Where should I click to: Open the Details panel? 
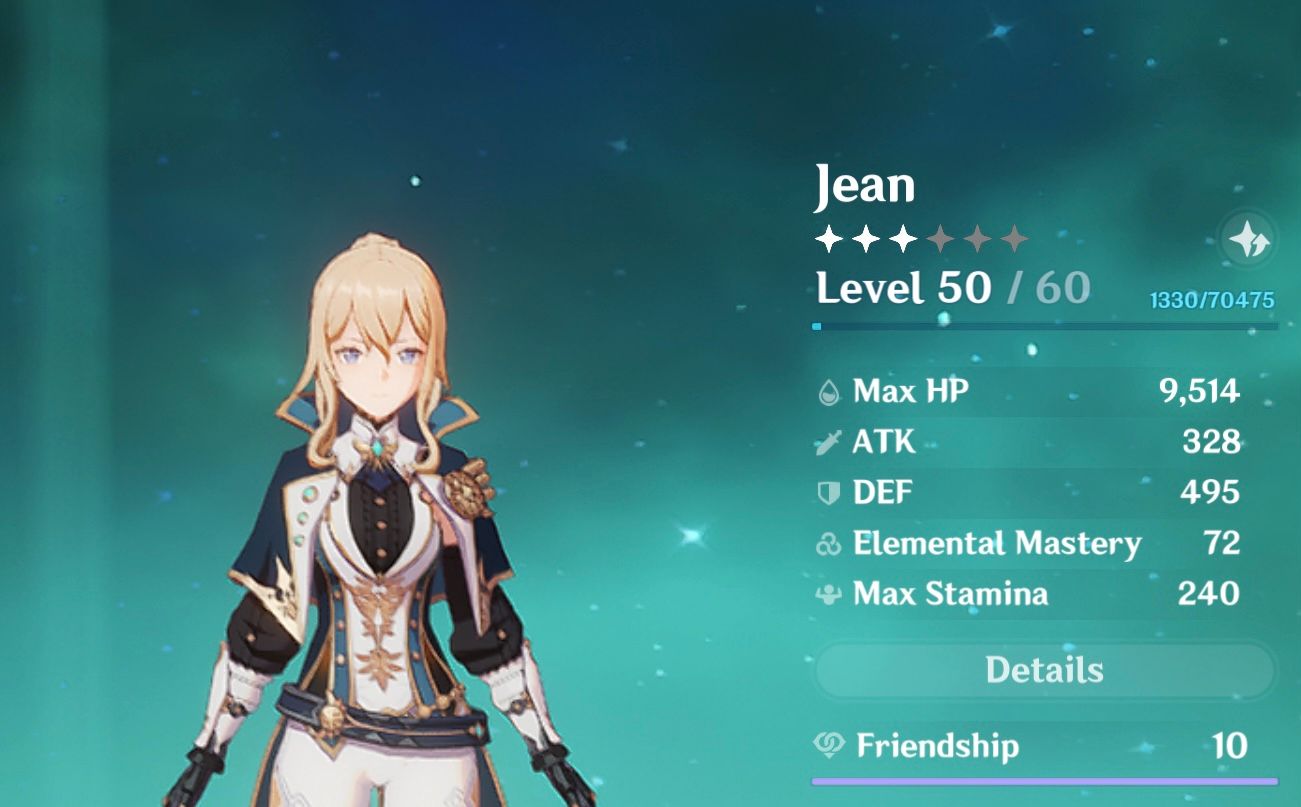1044,670
